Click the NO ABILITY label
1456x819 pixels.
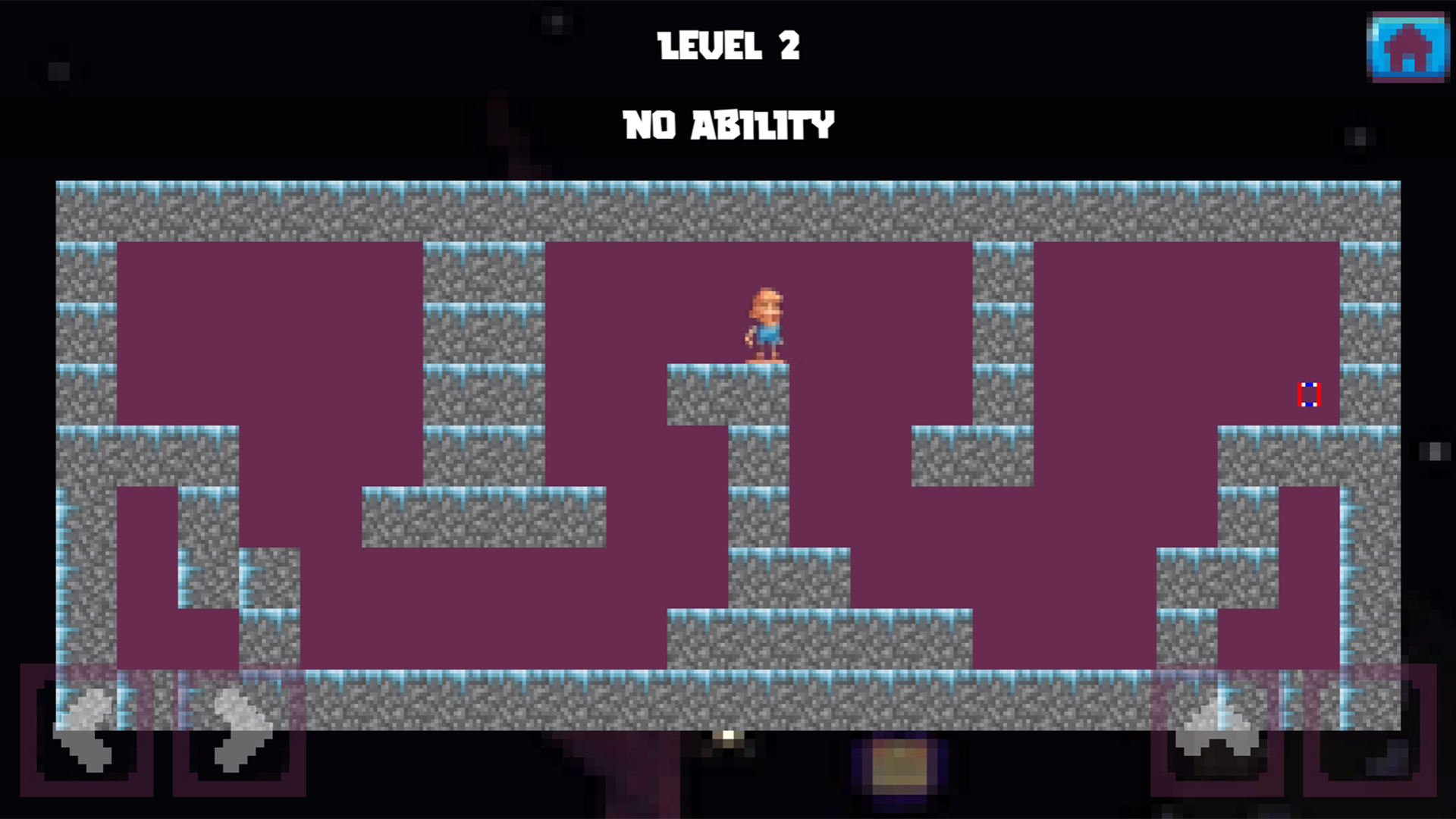click(728, 124)
